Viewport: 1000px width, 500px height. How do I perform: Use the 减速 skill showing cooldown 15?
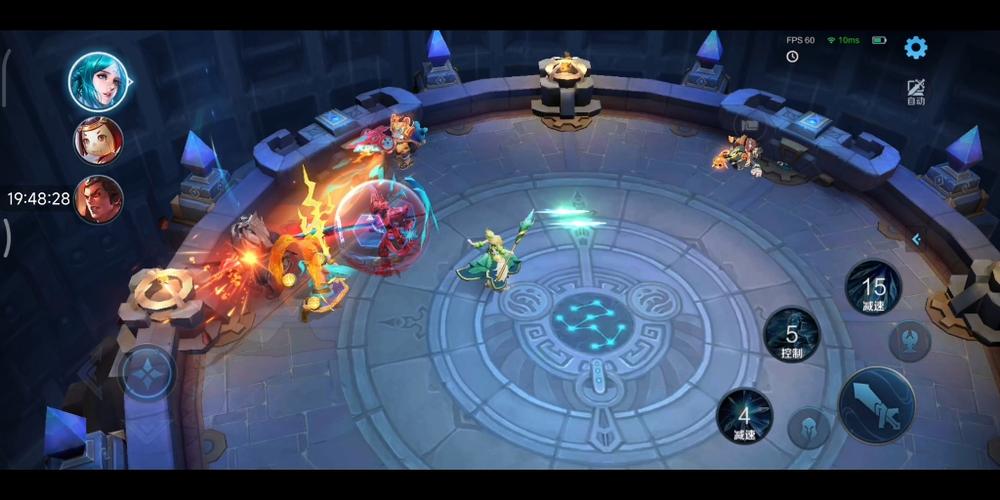(x=873, y=289)
